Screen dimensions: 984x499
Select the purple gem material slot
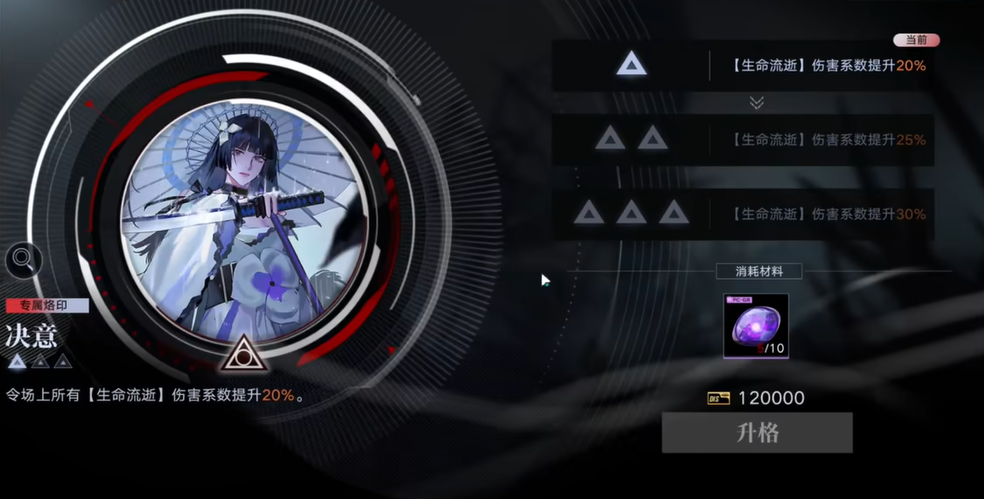[756, 326]
